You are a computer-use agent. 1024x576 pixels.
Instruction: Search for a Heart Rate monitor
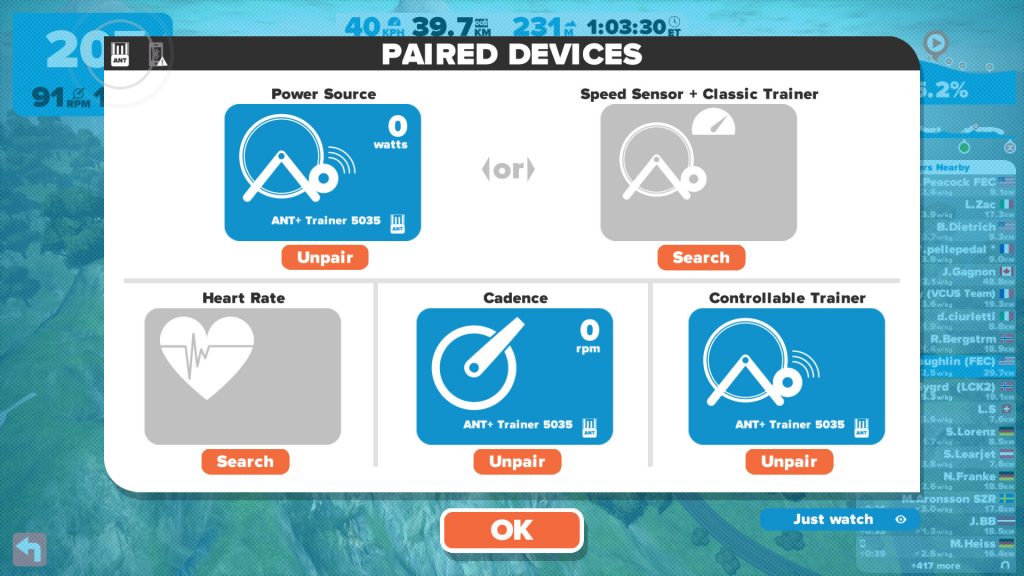245,461
